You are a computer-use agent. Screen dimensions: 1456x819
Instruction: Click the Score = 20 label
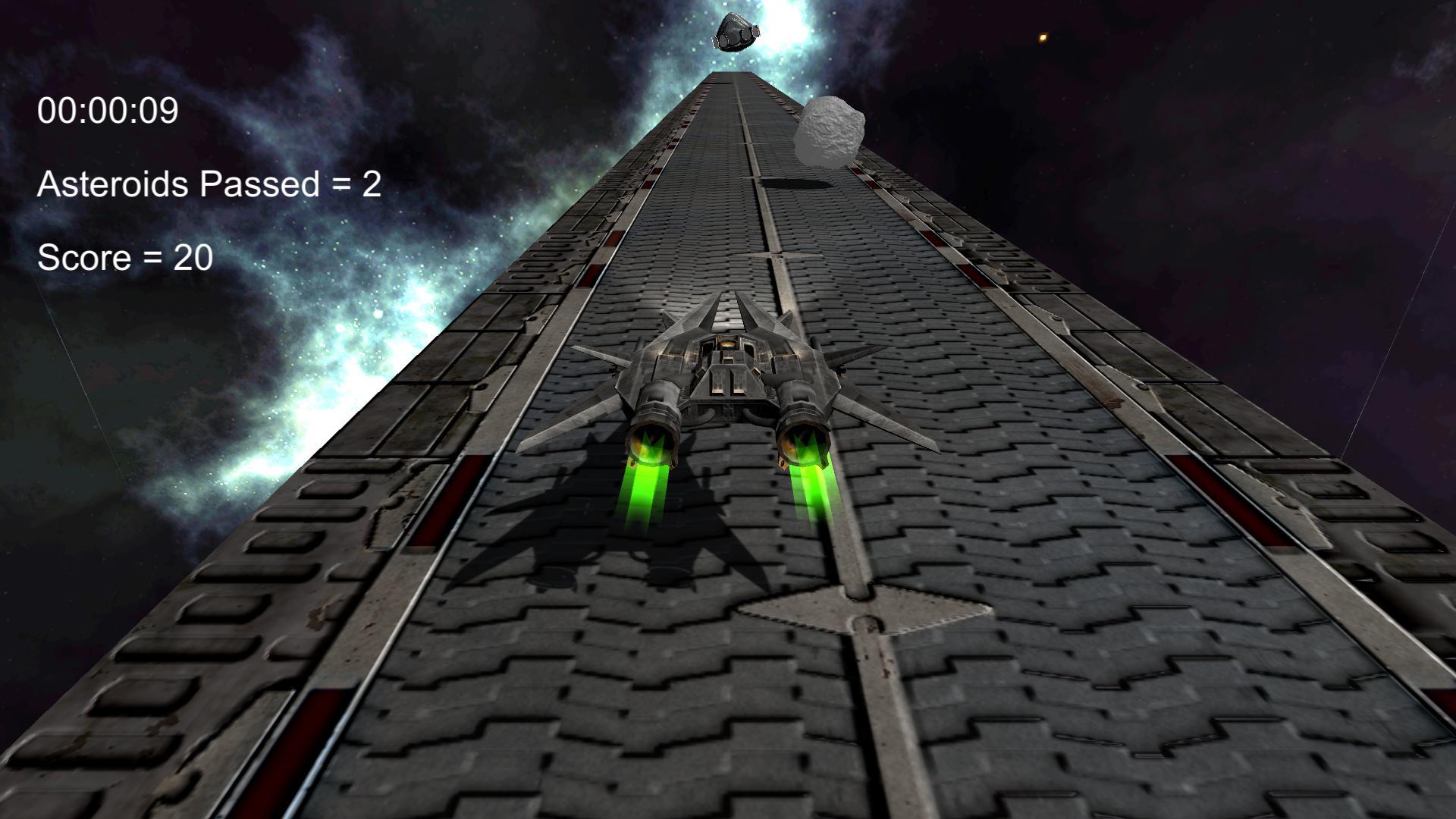click(125, 257)
